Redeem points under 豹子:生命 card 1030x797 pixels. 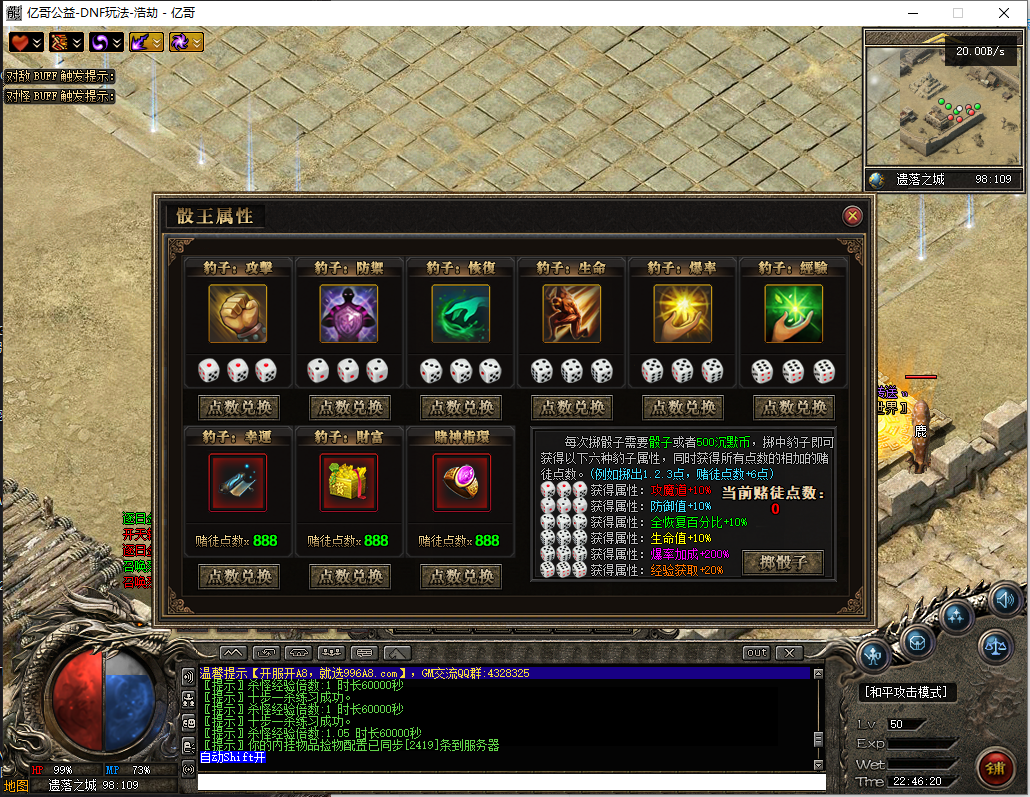[571, 408]
